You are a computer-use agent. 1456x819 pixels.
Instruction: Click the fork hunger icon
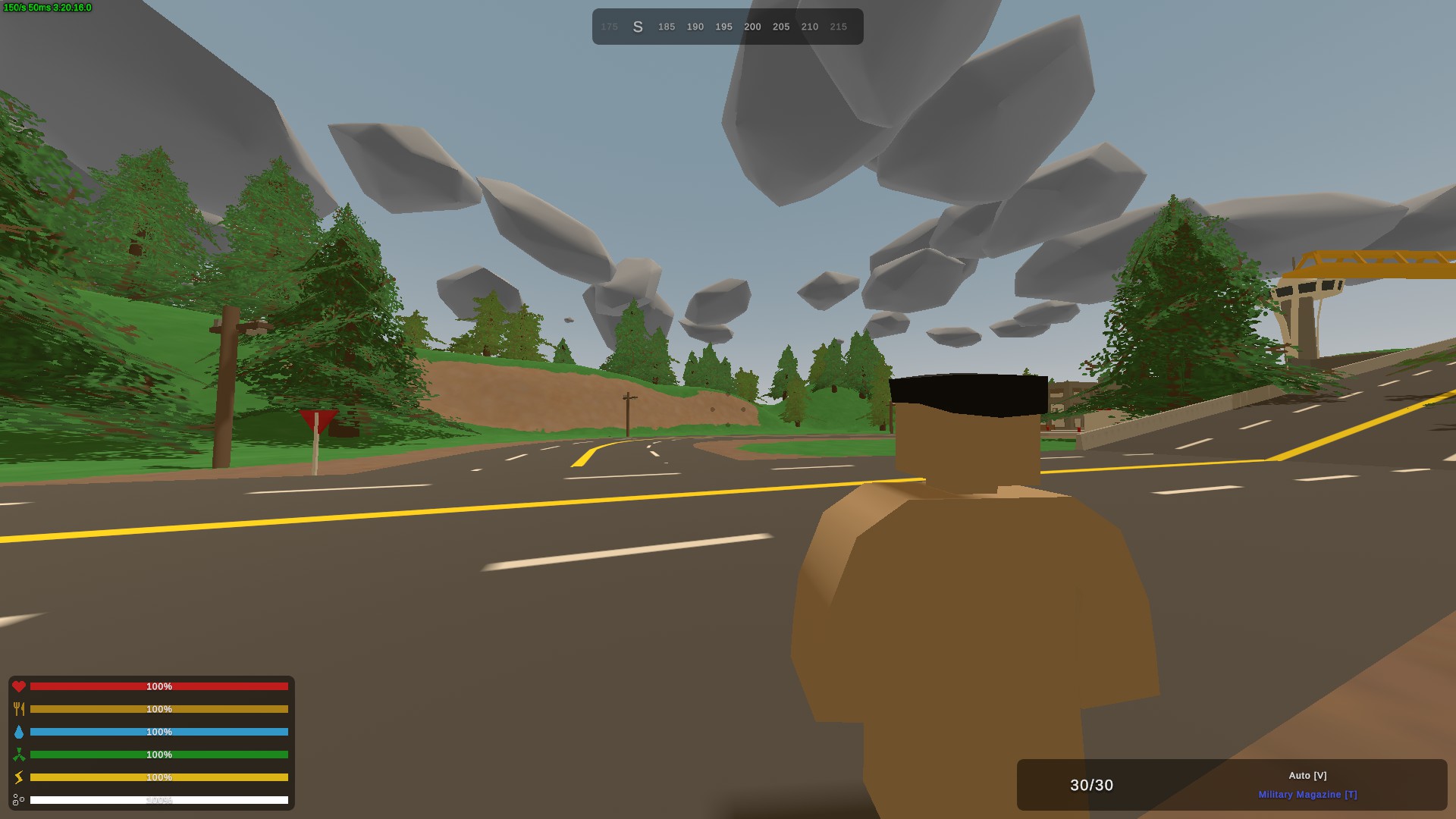pos(20,709)
